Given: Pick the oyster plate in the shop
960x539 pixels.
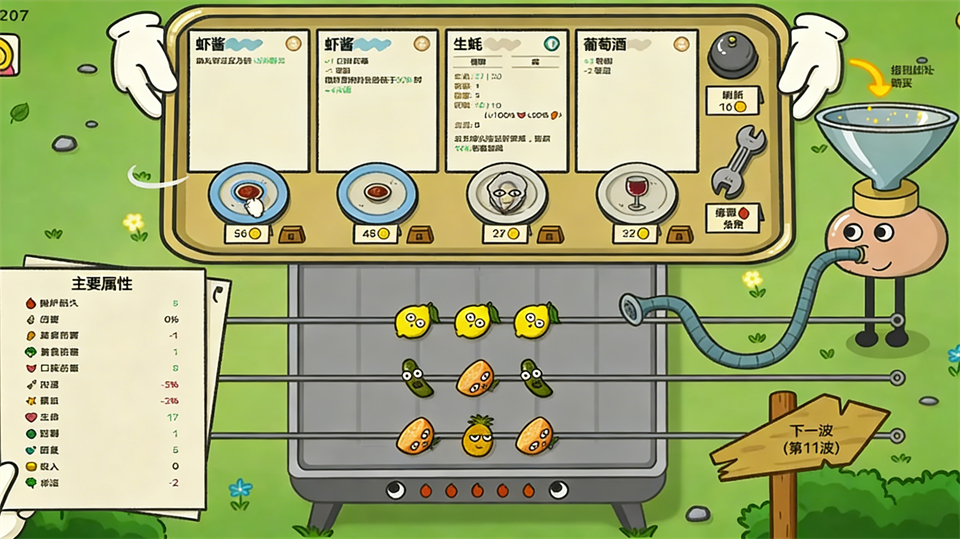Looking at the screenshot, I should point(507,192).
